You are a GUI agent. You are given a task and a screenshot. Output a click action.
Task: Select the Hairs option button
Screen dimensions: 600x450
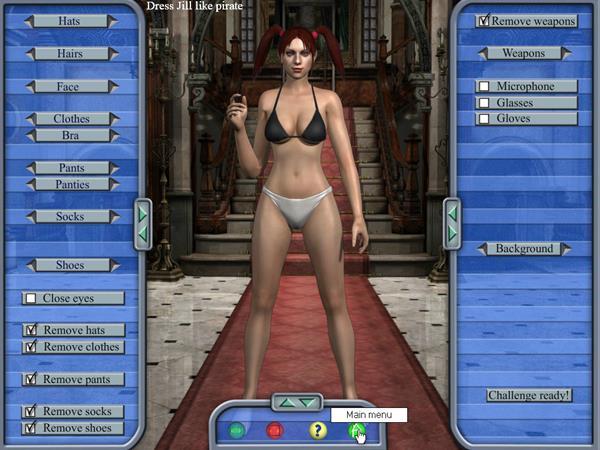click(x=72, y=53)
